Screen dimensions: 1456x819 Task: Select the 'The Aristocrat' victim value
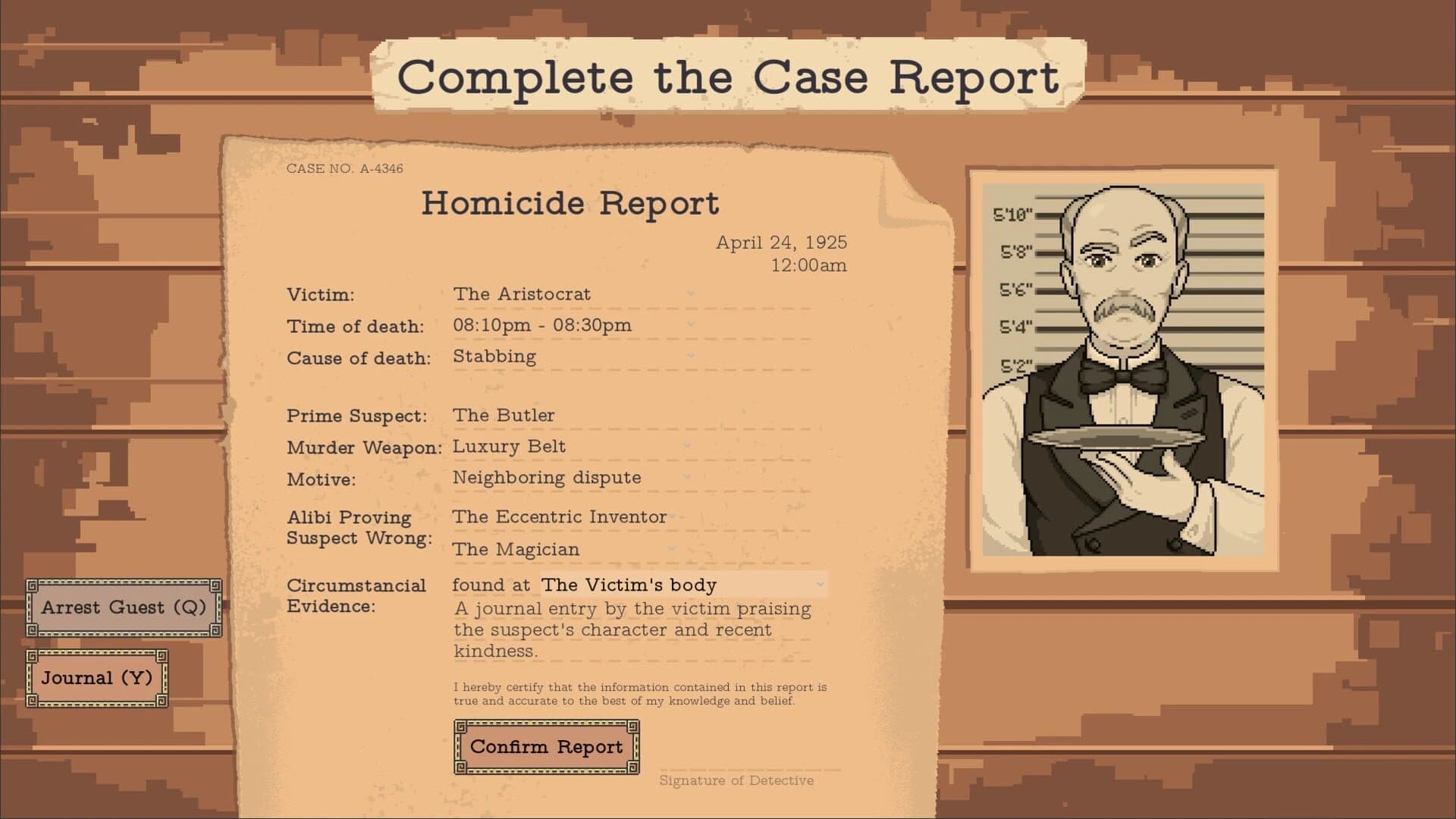pos(522,294)
